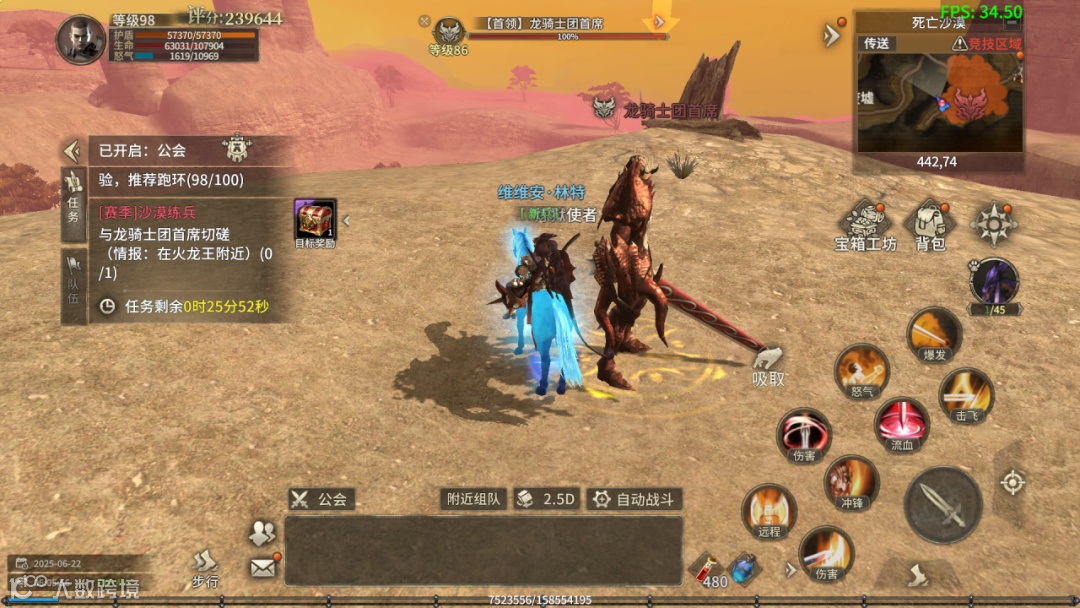Click the player portrait avatar
Screen dimensions: 1080x608
pyautogui.click(x=81, y=40)
